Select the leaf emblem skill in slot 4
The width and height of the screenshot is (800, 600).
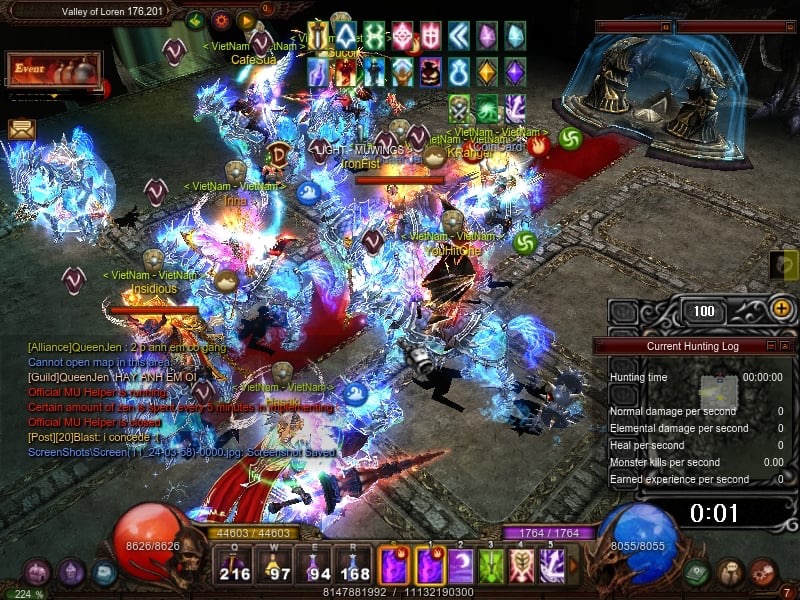[x=522, y=566]
